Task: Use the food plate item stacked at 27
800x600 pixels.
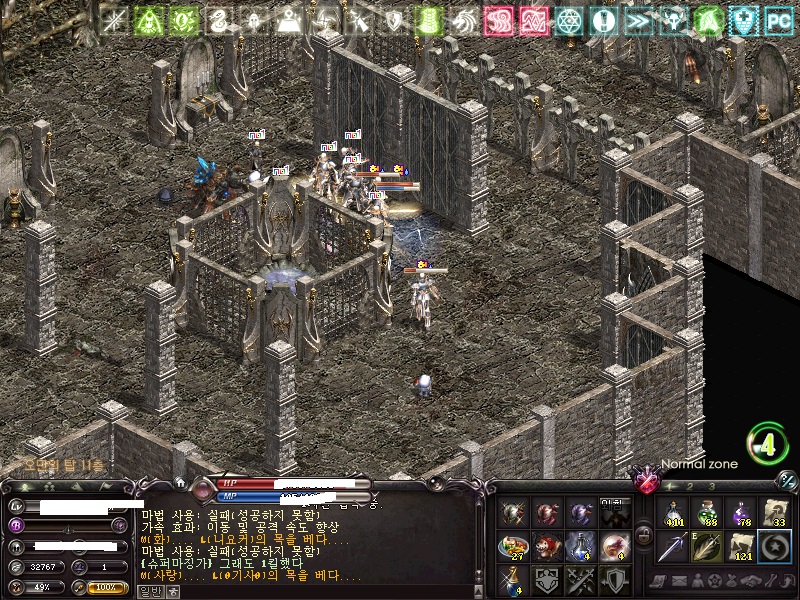Action: tap(515, 546)
